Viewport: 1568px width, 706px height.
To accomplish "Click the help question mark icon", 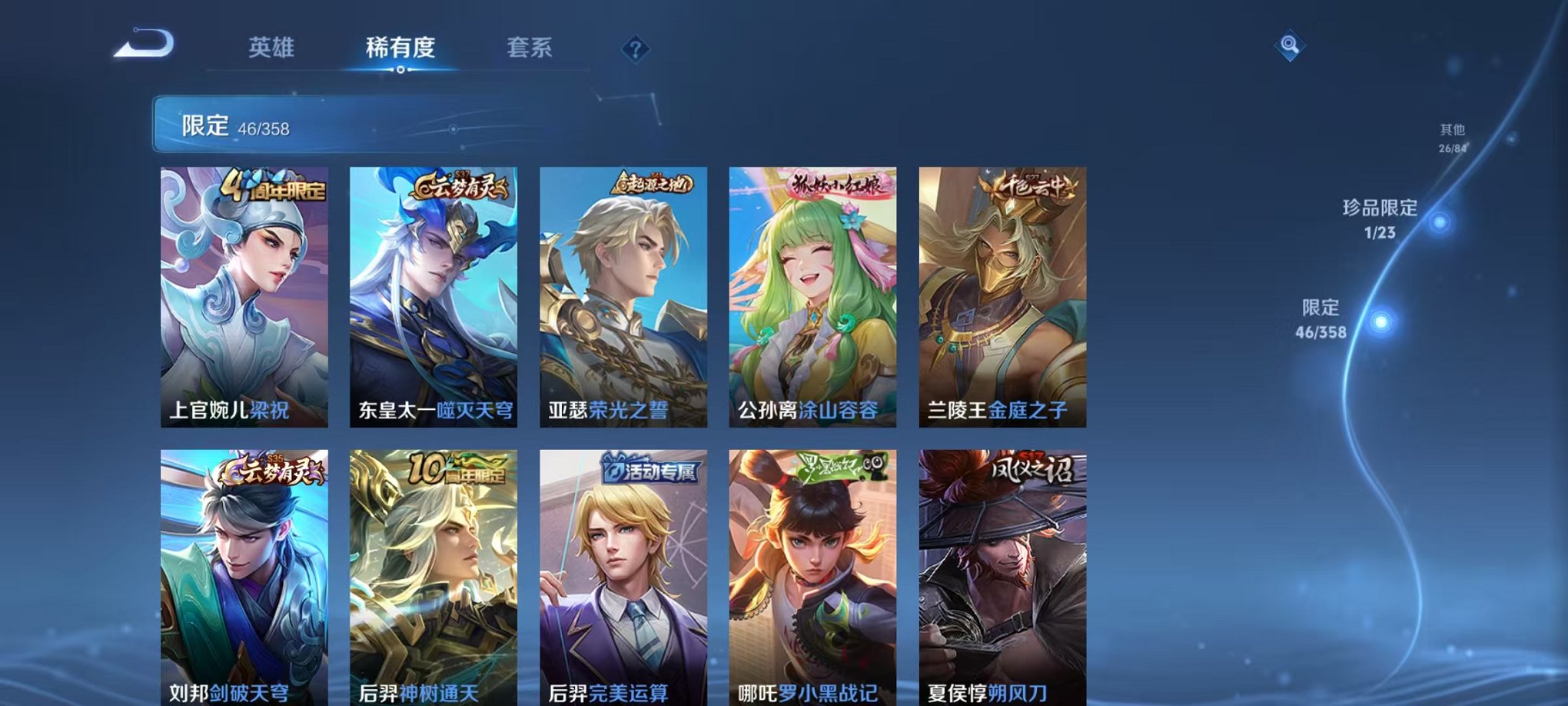I will click(635, 49).
